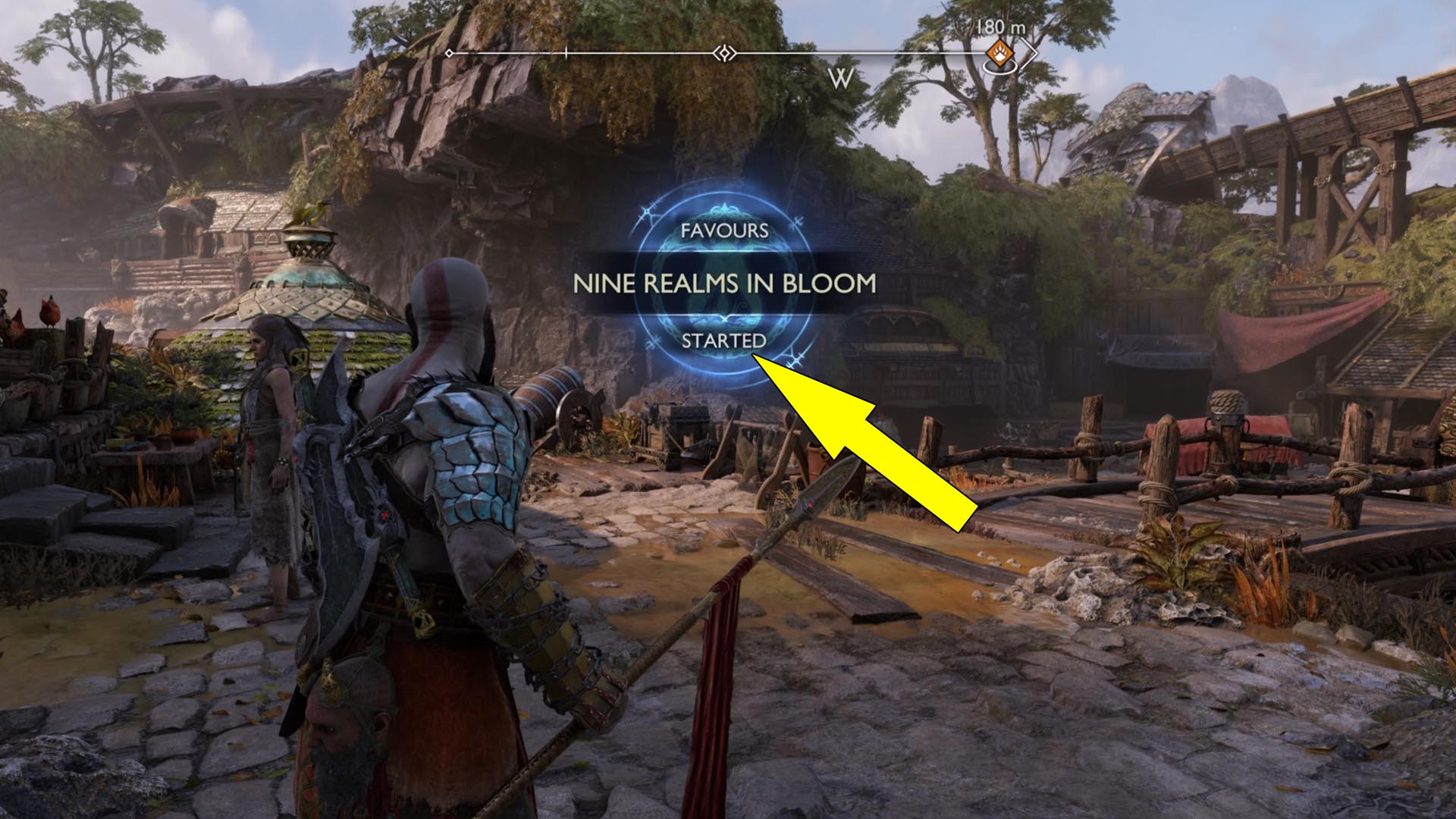Screen dimensions: 1456x819
Task: Click the rune sparkle near the word STARTED
Action: tap(796, 360)
